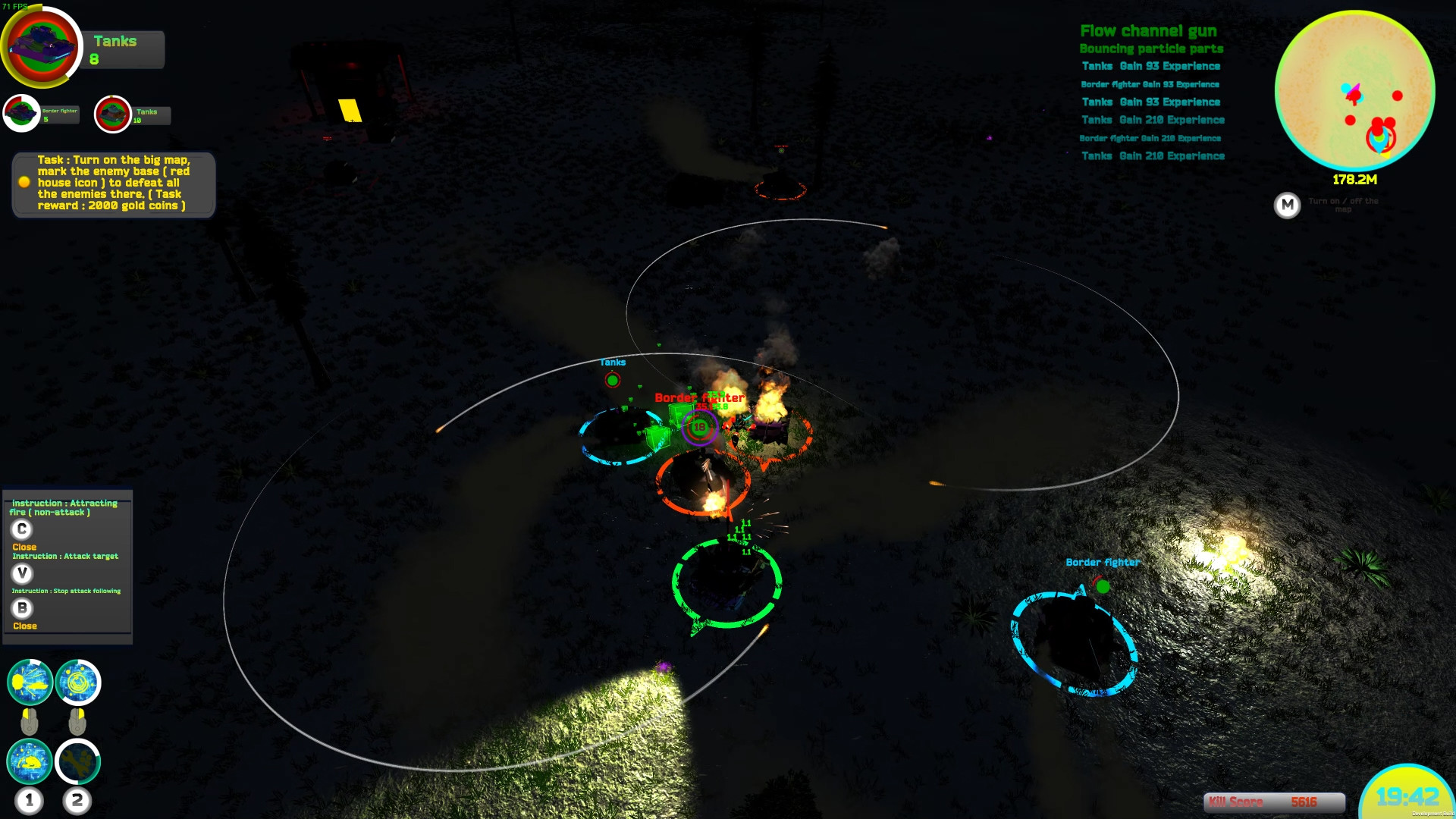Click the wrench repair skill icon
Viewport: 1456px width, 819px height.
(x=78, y=762)
